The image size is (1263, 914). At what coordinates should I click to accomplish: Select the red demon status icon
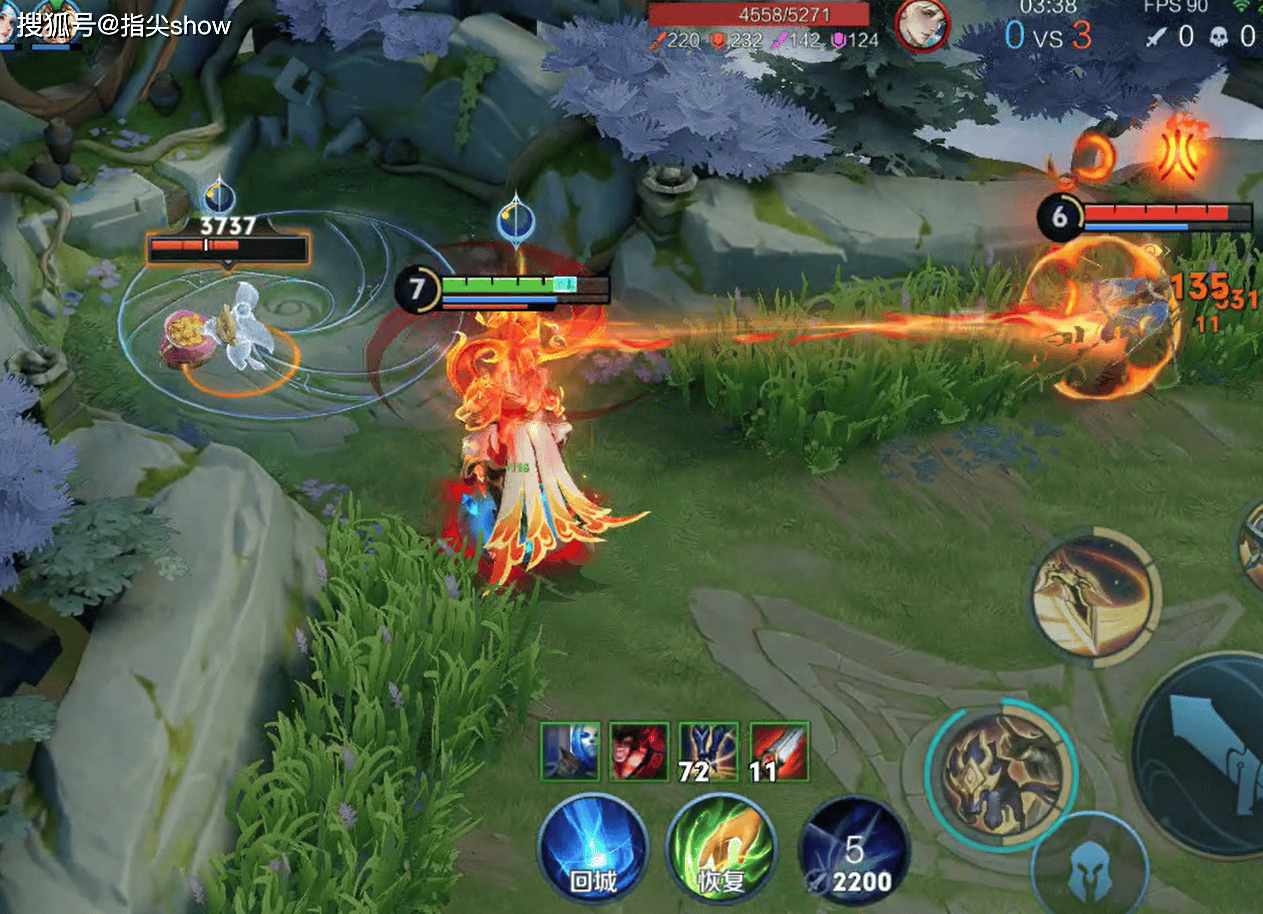(639, 751)
